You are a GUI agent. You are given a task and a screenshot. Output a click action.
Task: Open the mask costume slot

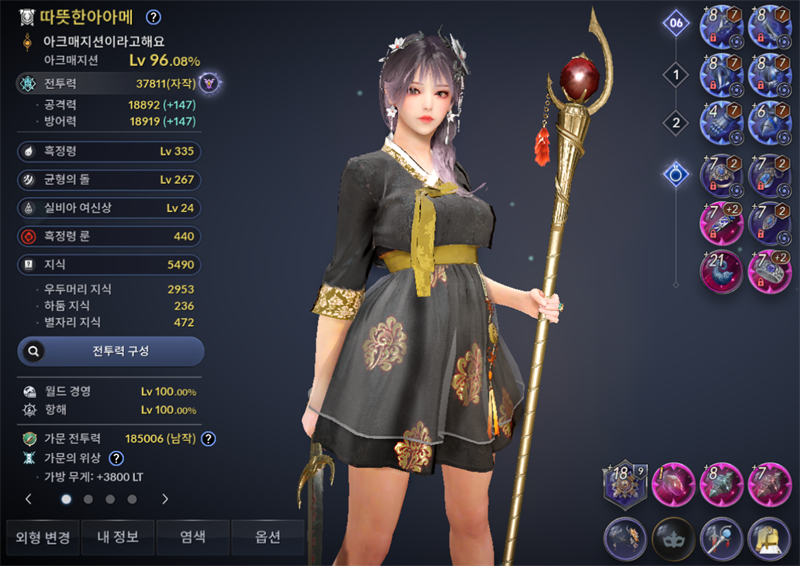[x=672, y=539]
